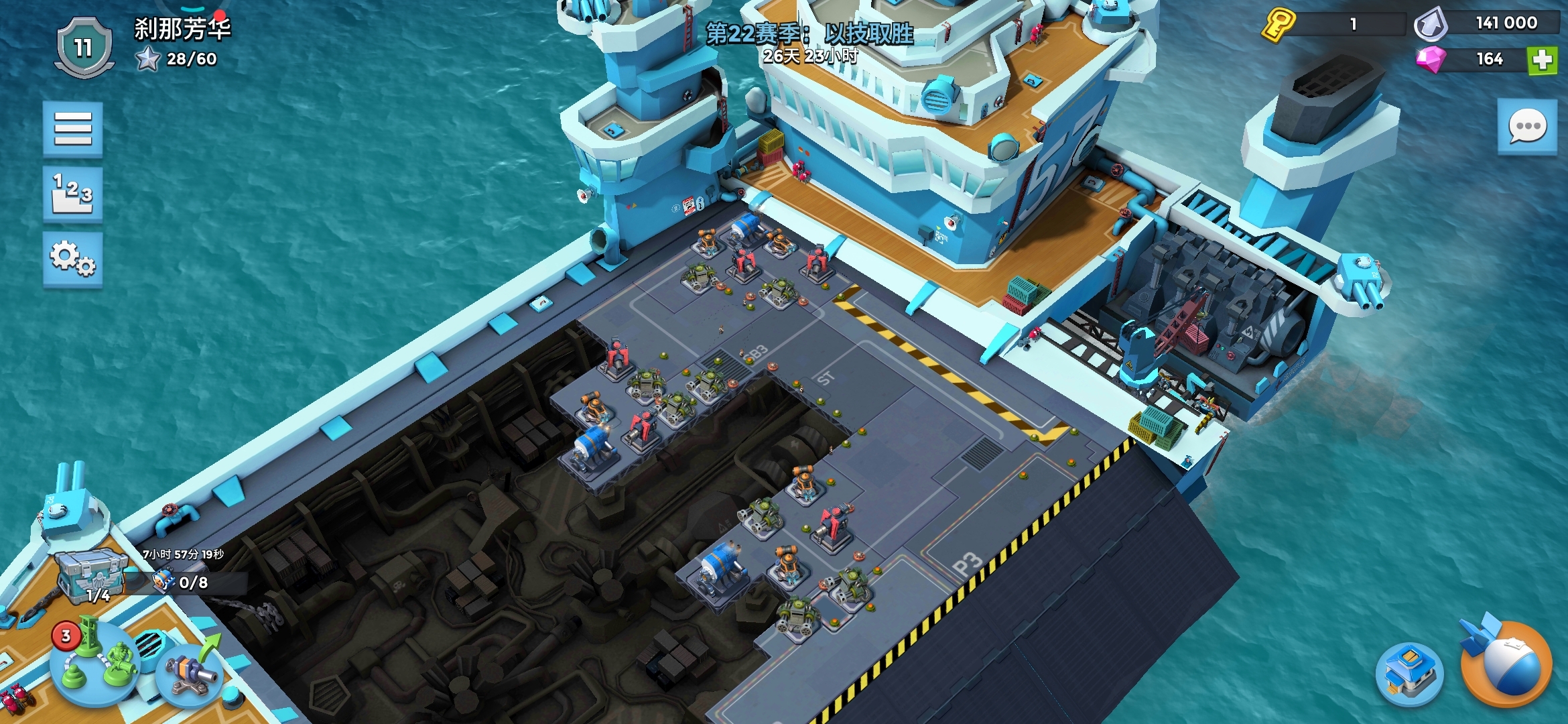Open the chat speech bubble

coord(1527,127)
